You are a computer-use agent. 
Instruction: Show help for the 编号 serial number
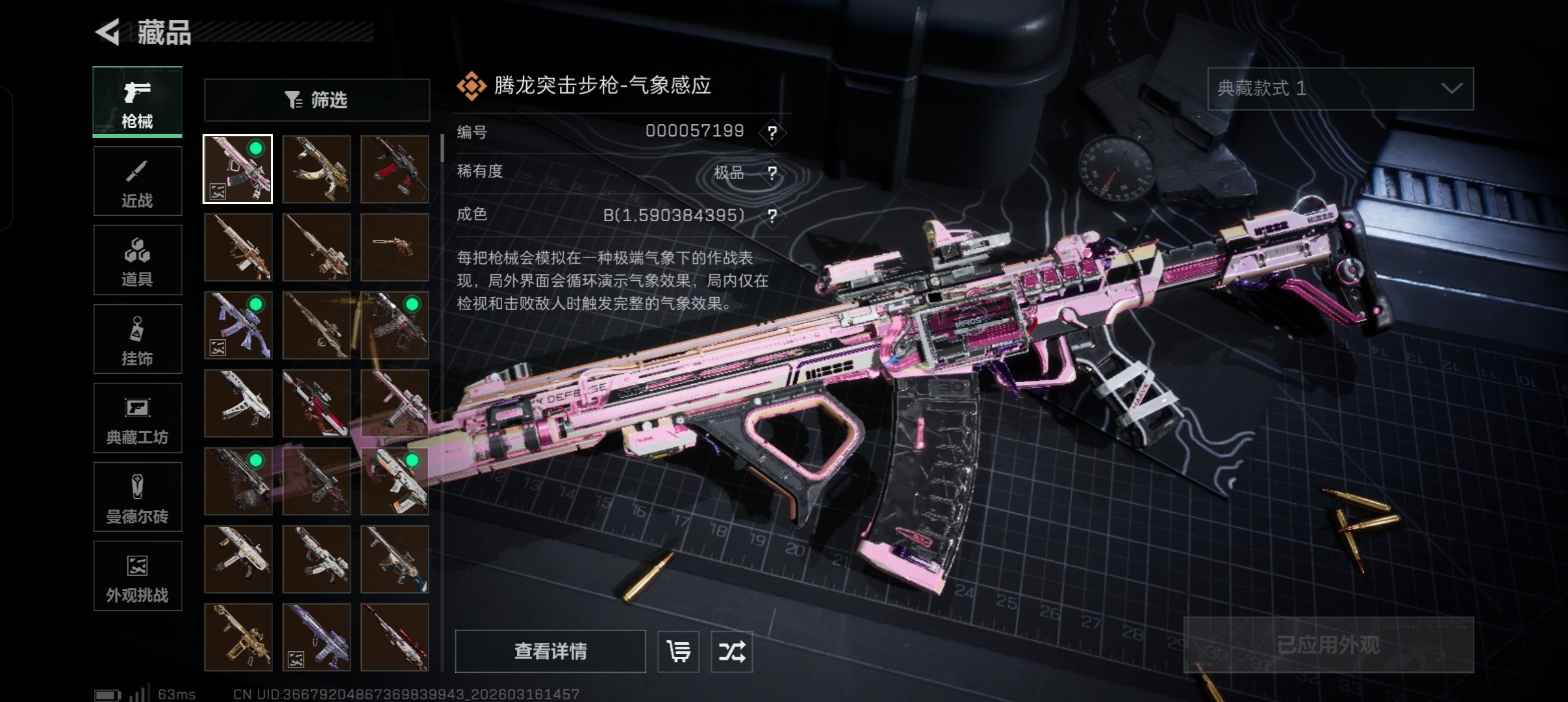coord(772,133)
